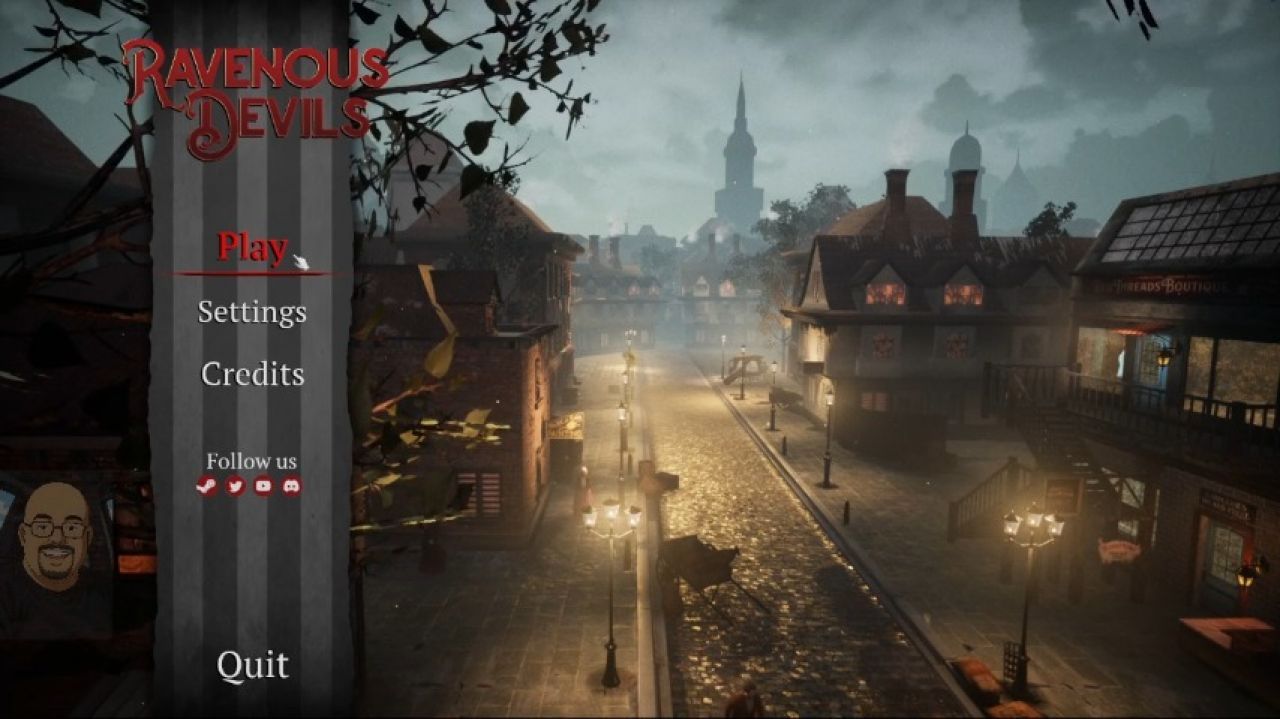
Task: Visit the YouTube channel icon
Action: (263, 487)
